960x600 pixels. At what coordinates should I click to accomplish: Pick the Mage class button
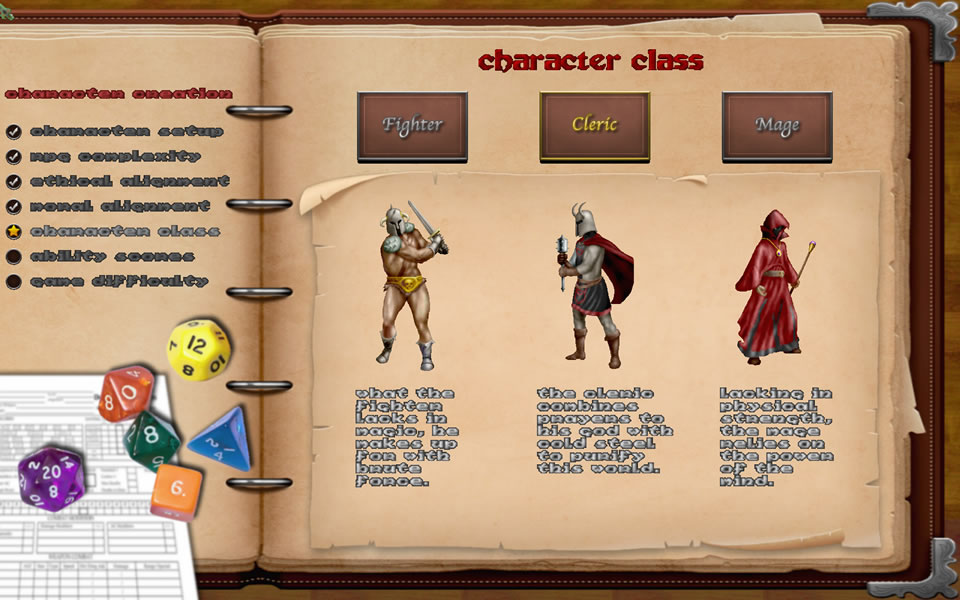(x=777, y=126)
